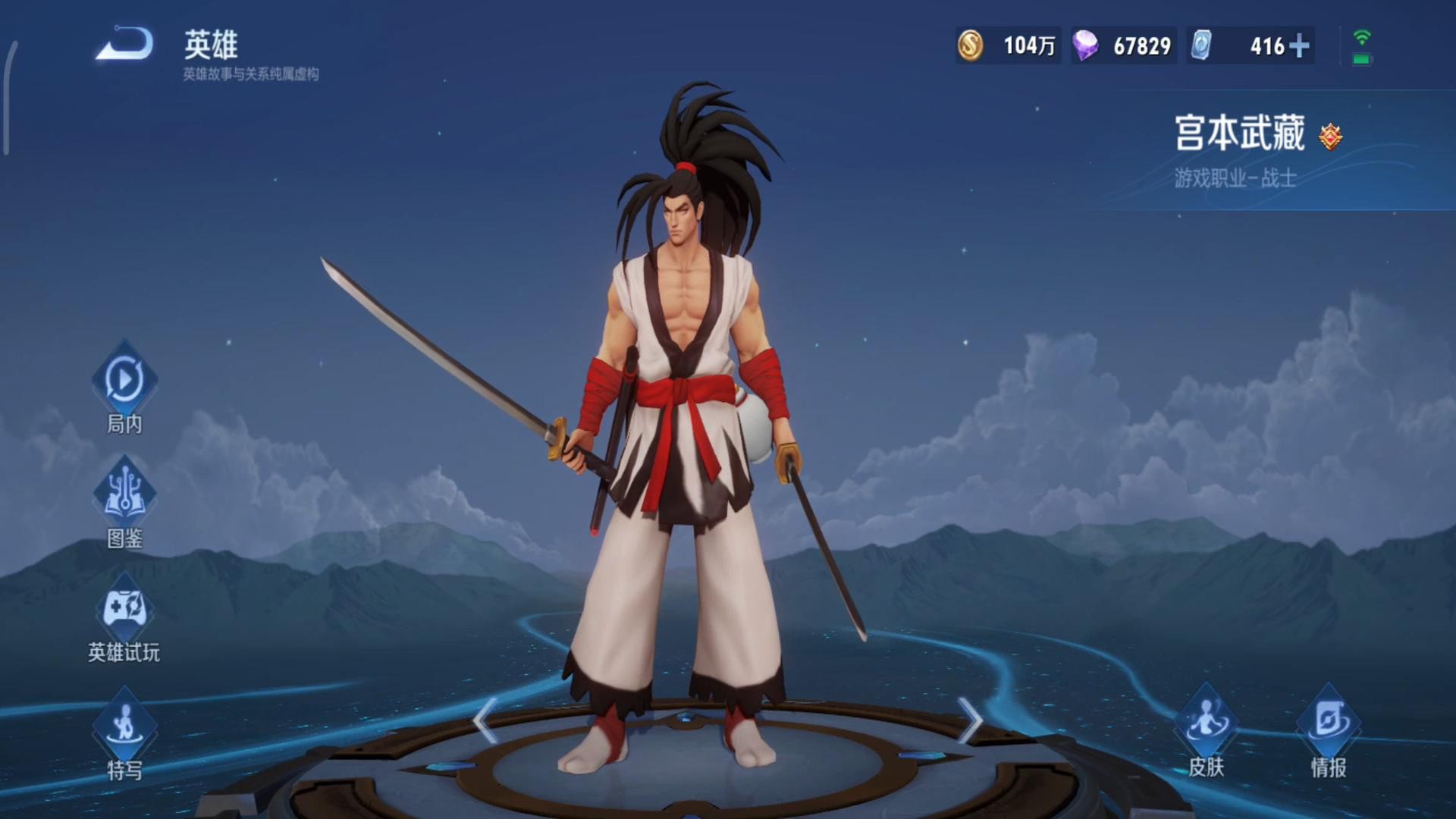Switch to the next hero
Viewport: 1456px width, 819px height.
[x=970, y=720]
